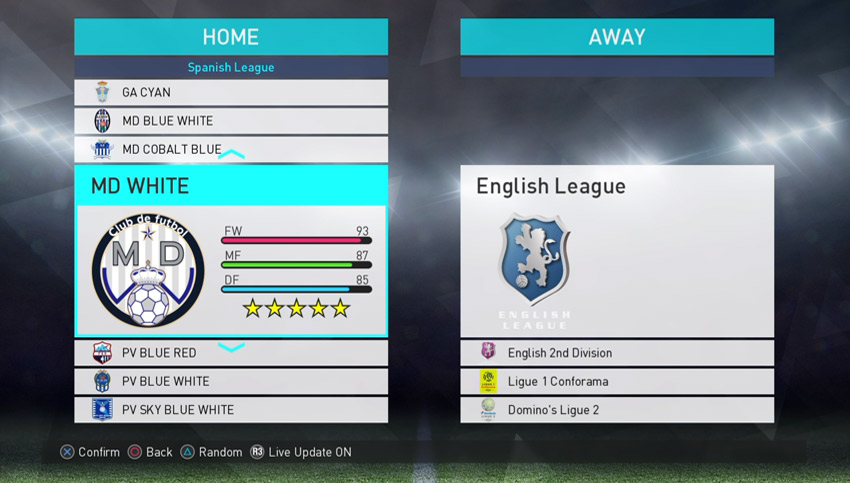Choose English 2nd Division league
Viewport: 850px width, 483px height.
[x=616, y=353]
